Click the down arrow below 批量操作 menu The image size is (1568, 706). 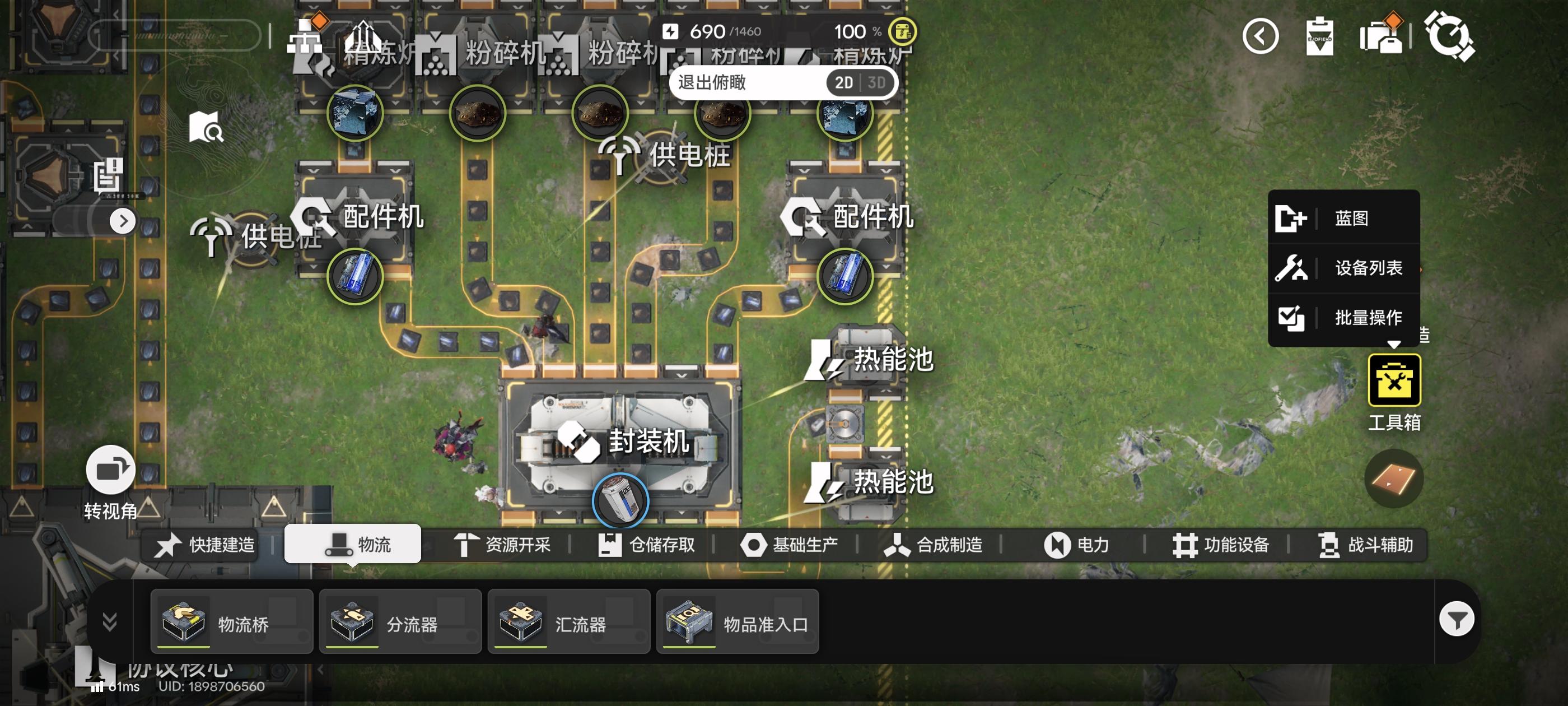pos(1394,344)
